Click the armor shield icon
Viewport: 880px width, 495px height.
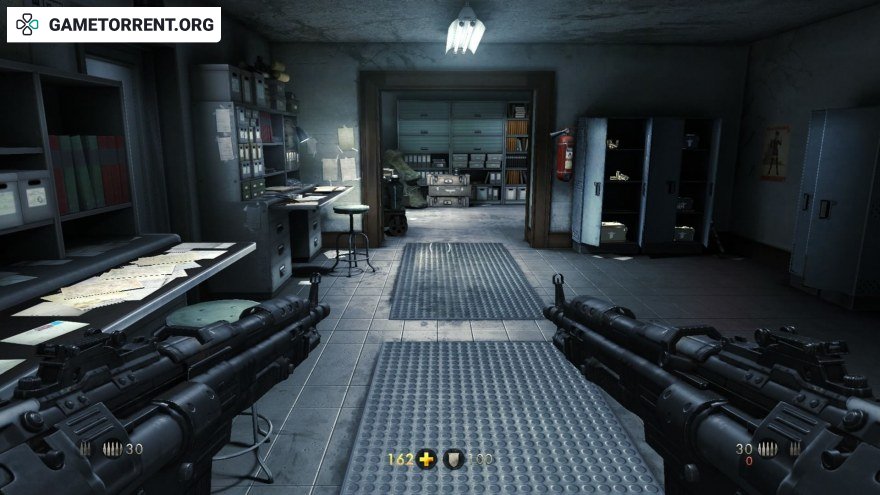point(454,460)
